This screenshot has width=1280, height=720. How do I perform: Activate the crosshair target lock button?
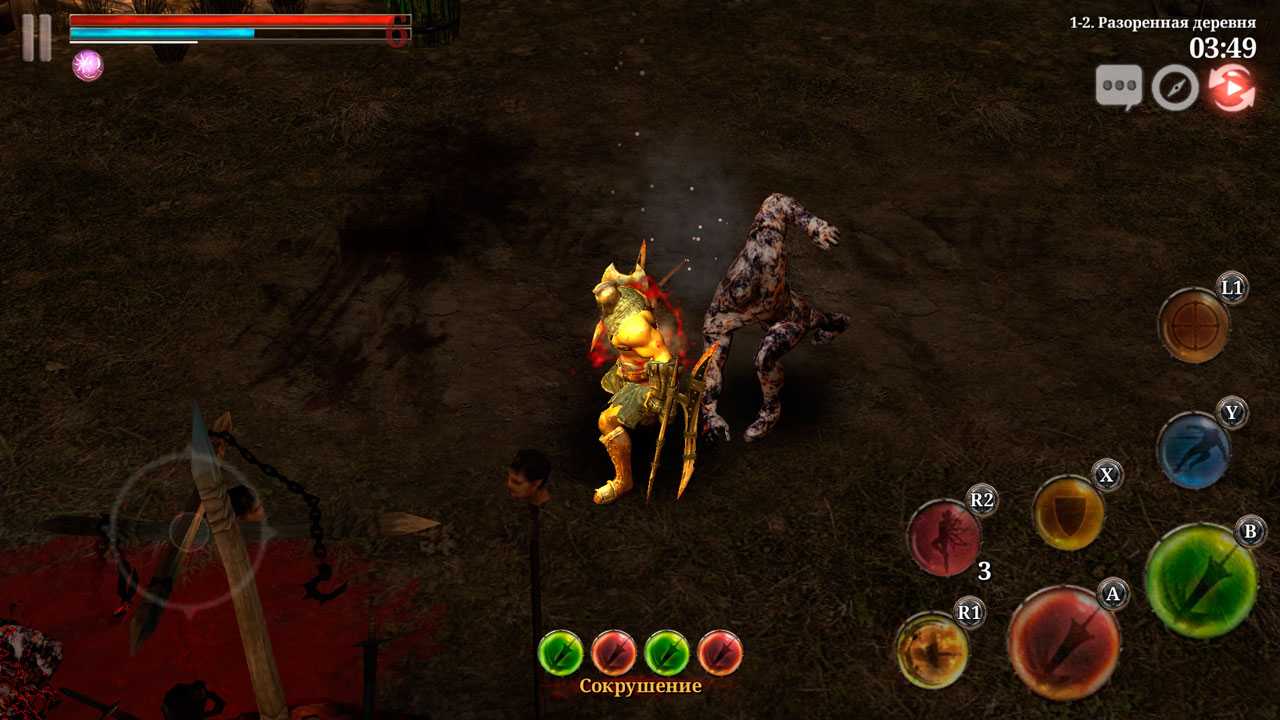click(x=1193, y=325)
